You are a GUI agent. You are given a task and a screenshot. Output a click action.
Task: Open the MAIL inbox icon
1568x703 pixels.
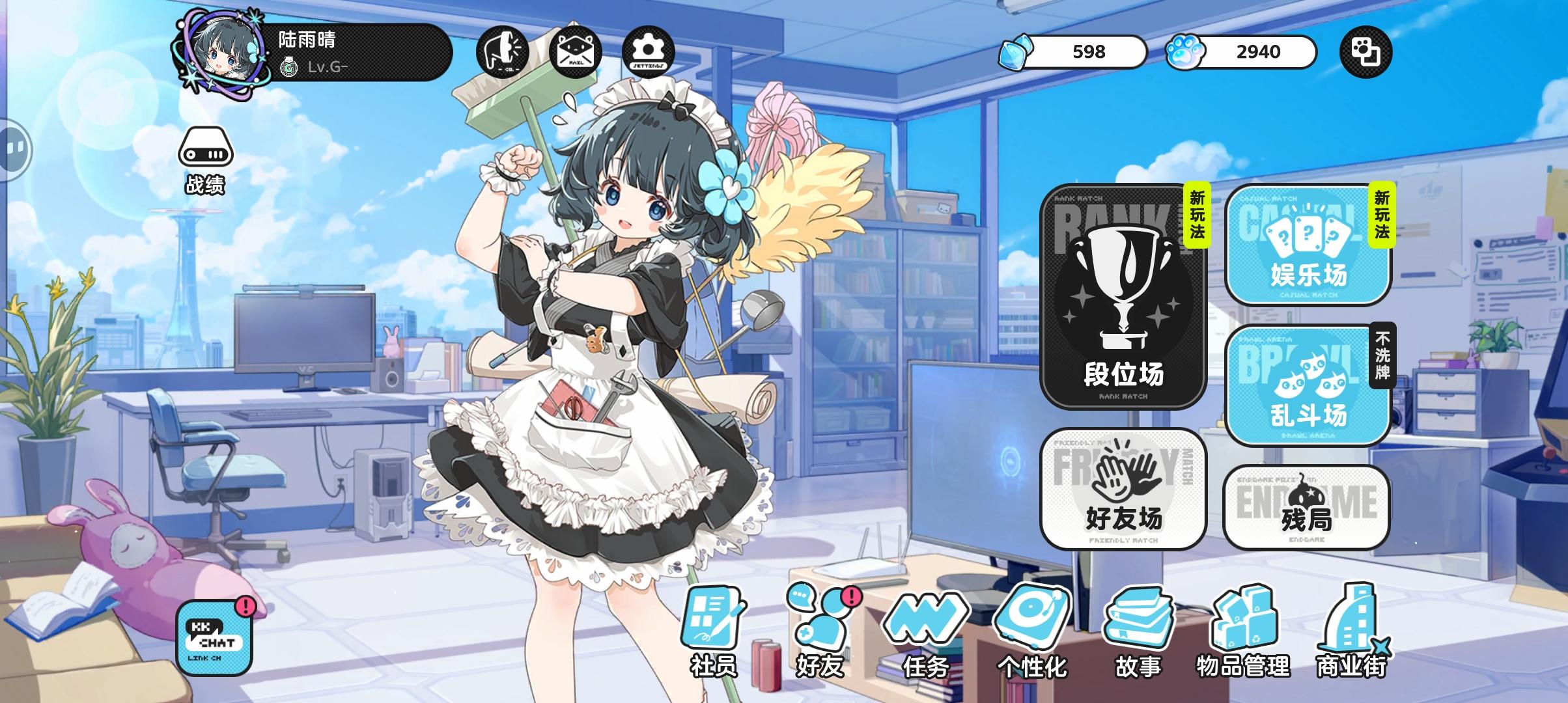click(574, 52)
